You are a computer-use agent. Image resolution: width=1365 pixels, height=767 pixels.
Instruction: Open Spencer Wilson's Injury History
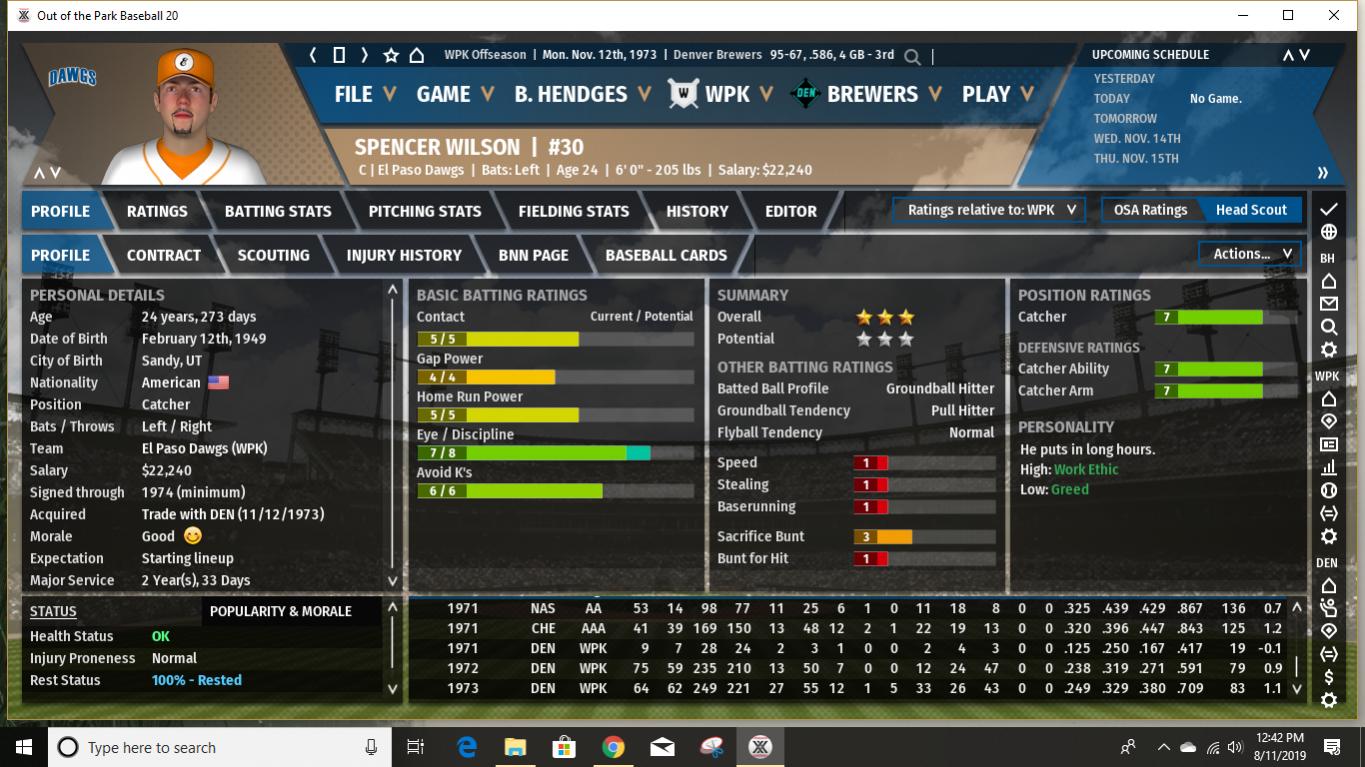pos(404,255)
